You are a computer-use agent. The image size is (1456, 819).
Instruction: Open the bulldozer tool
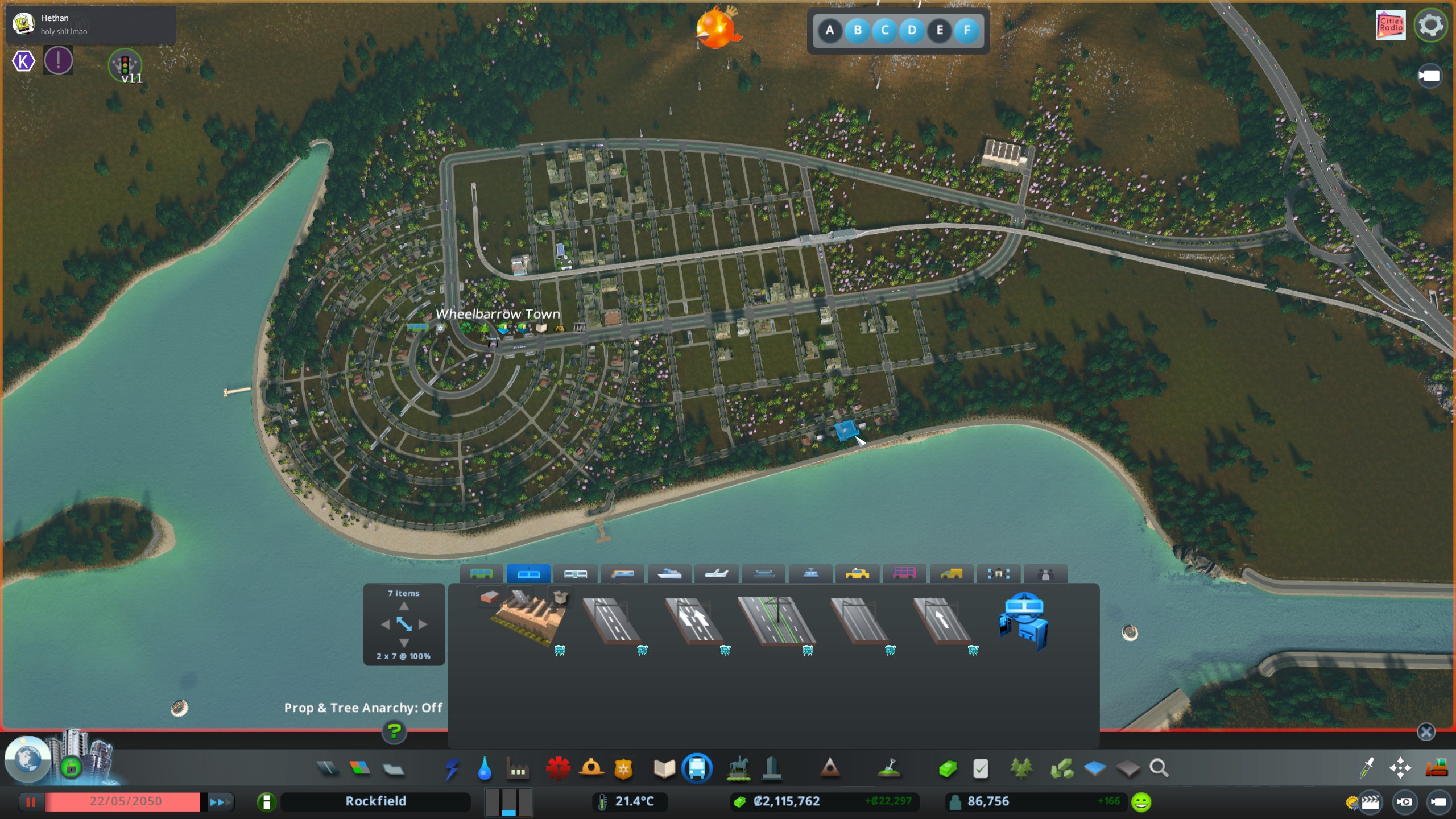[1437, 768]
